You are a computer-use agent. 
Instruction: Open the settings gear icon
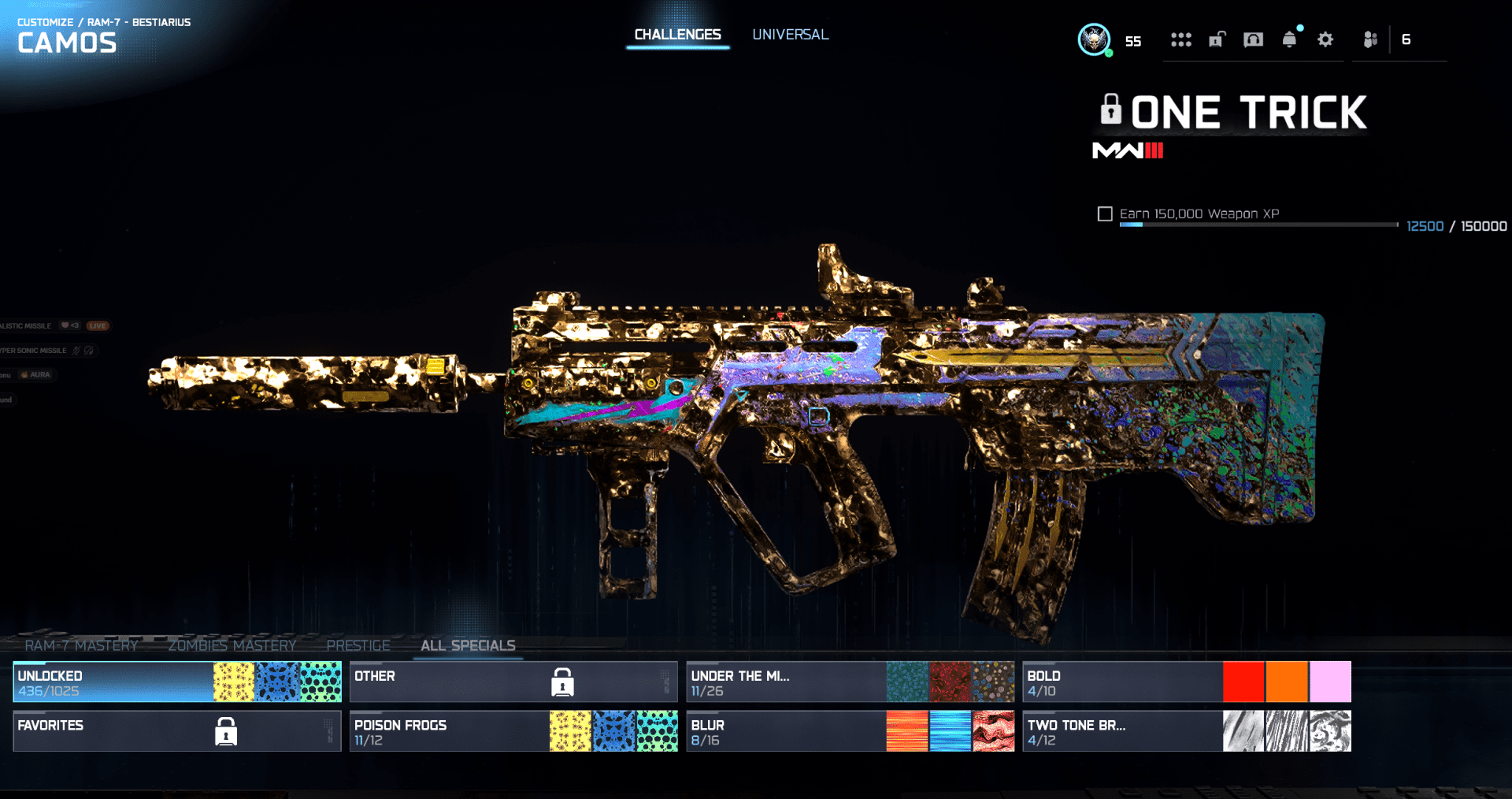click(1325, 39)
